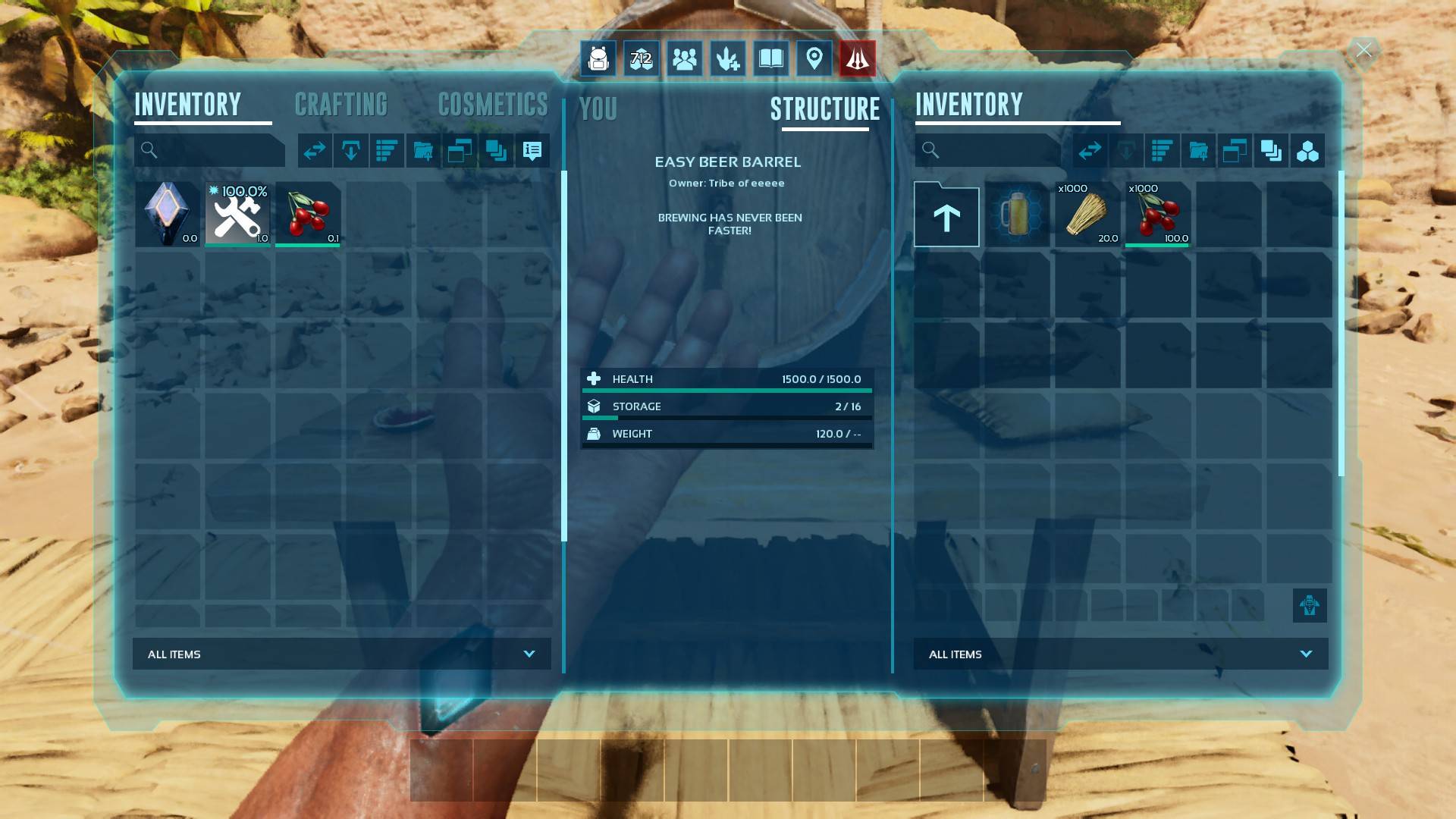Click the beer jar blueprint in barrel

(1017, 214)
